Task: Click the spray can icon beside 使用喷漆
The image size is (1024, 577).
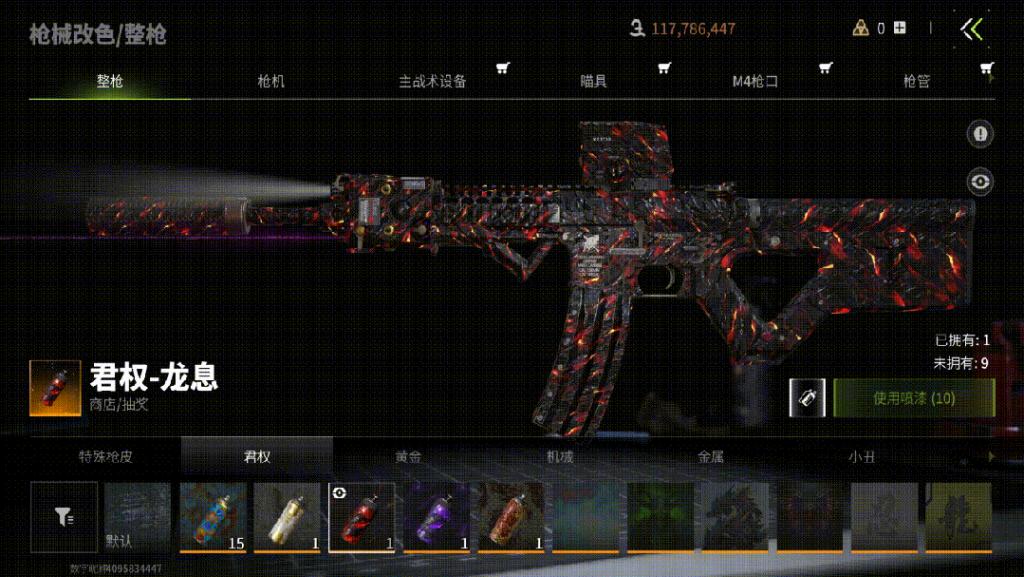Action: point(806,398)
